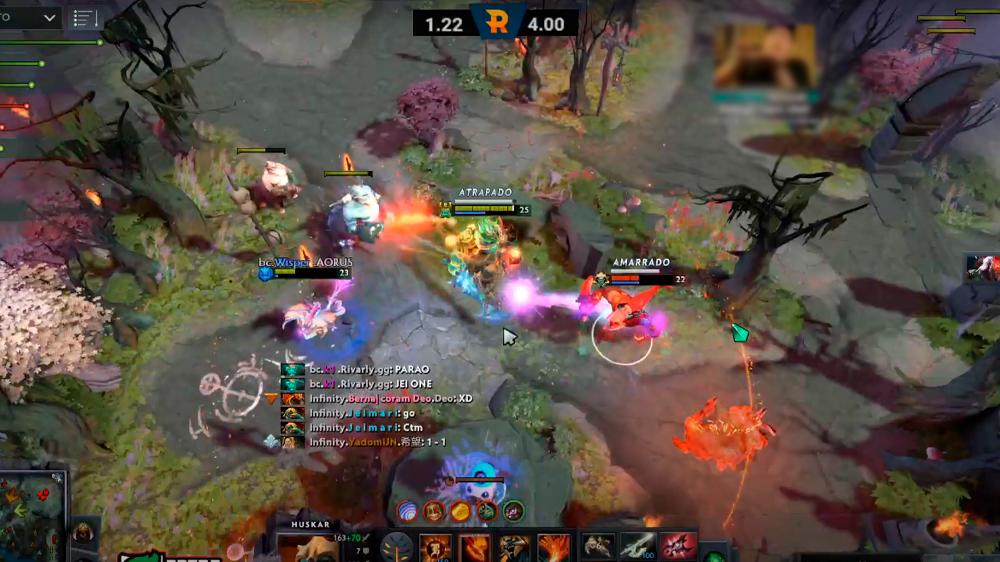Click the list sort button beside dropdown
This screenshot has height=562, width=1000.
pos(85,18)
